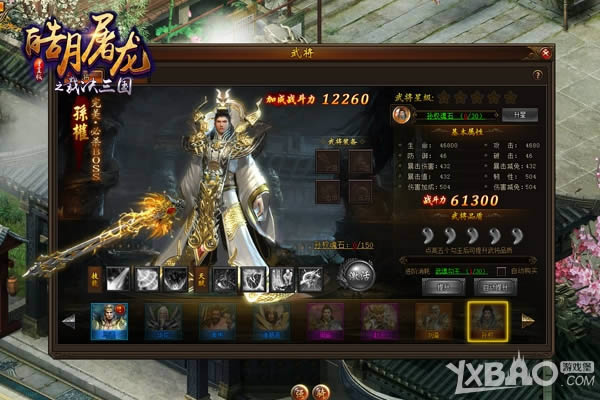The width and height of the screenshot is (600, 400).
Task: Select the first blue-framed general portrait
Action: pos(108,320)
